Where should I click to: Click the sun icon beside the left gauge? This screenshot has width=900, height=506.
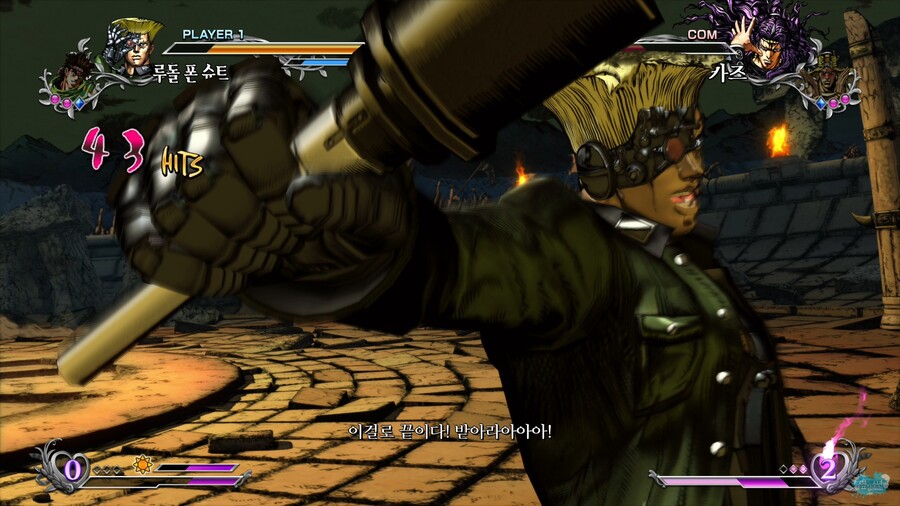(142, 464)
